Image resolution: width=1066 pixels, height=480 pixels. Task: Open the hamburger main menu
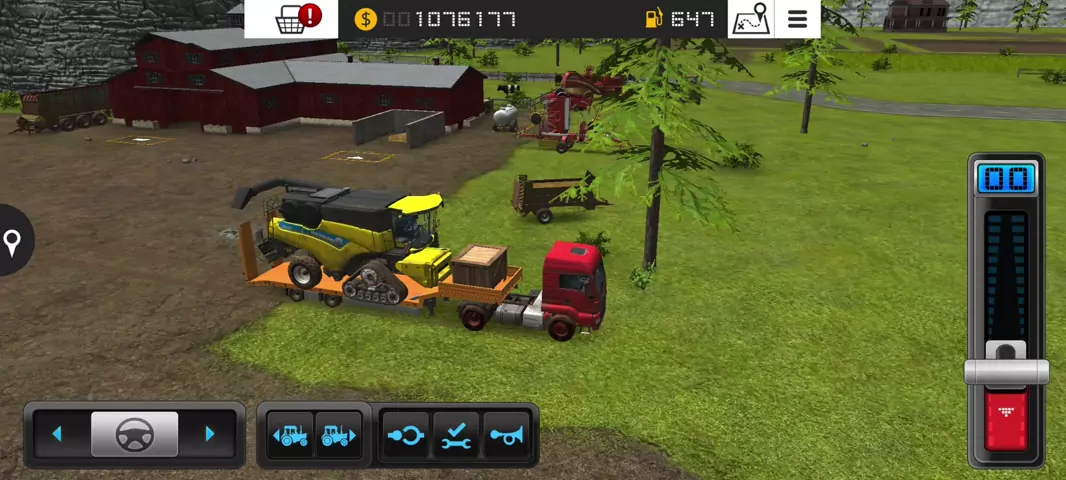(x=797, y=19)
